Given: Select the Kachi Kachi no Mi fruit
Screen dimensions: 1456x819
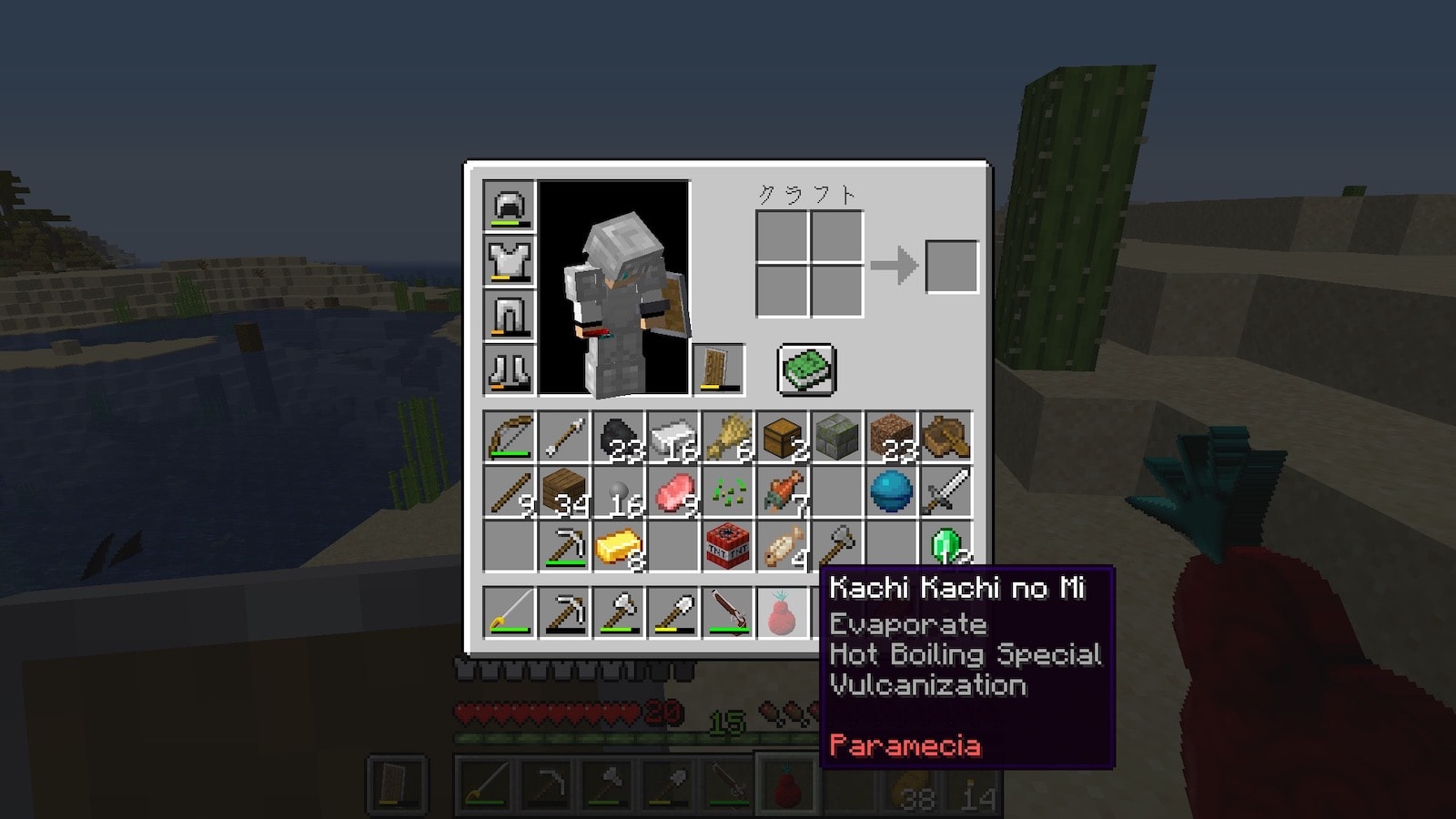Looking at the screenshot, I should click(783, 612).
